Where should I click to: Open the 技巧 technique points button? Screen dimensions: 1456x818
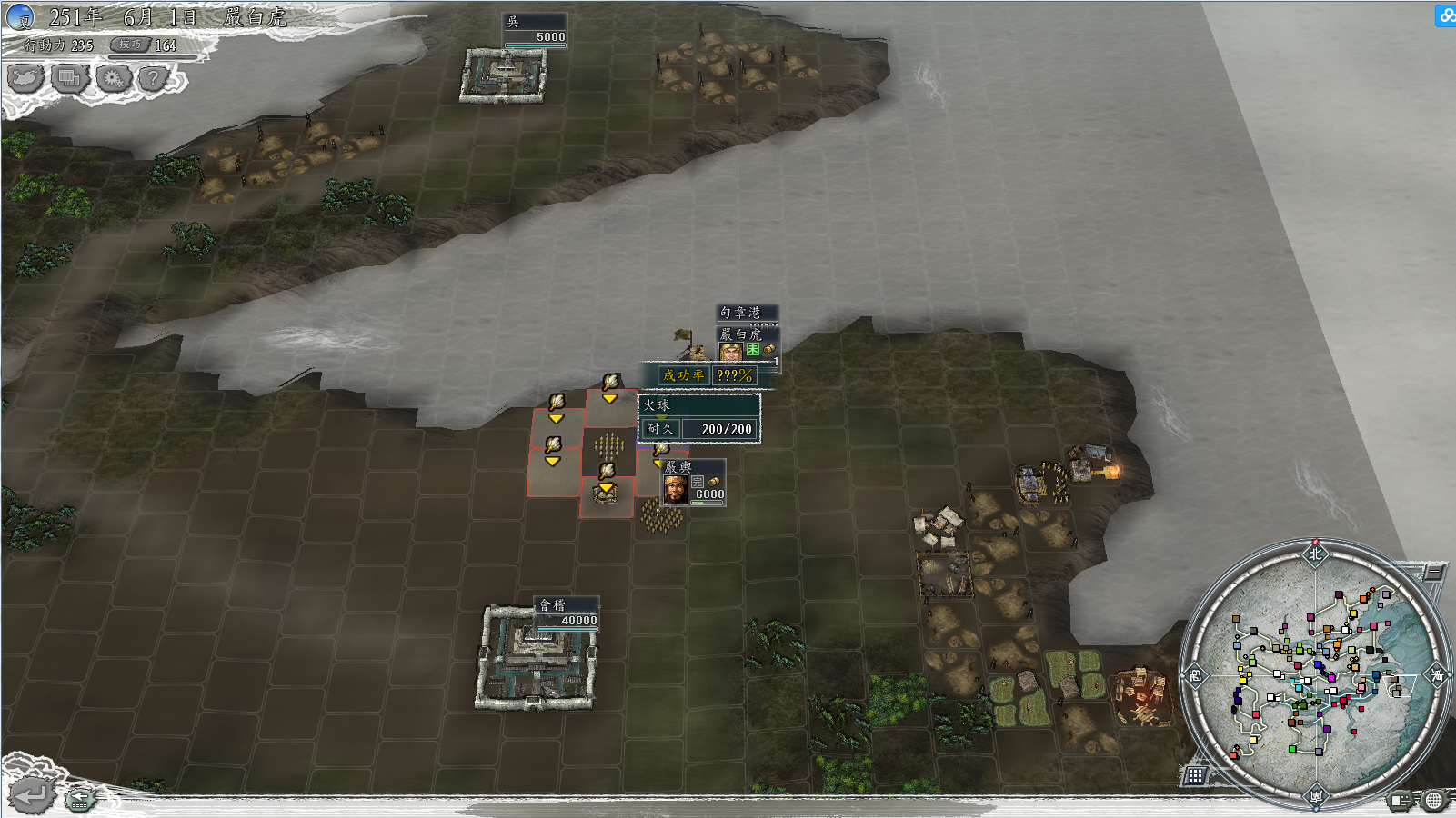[x=130, y=45]
